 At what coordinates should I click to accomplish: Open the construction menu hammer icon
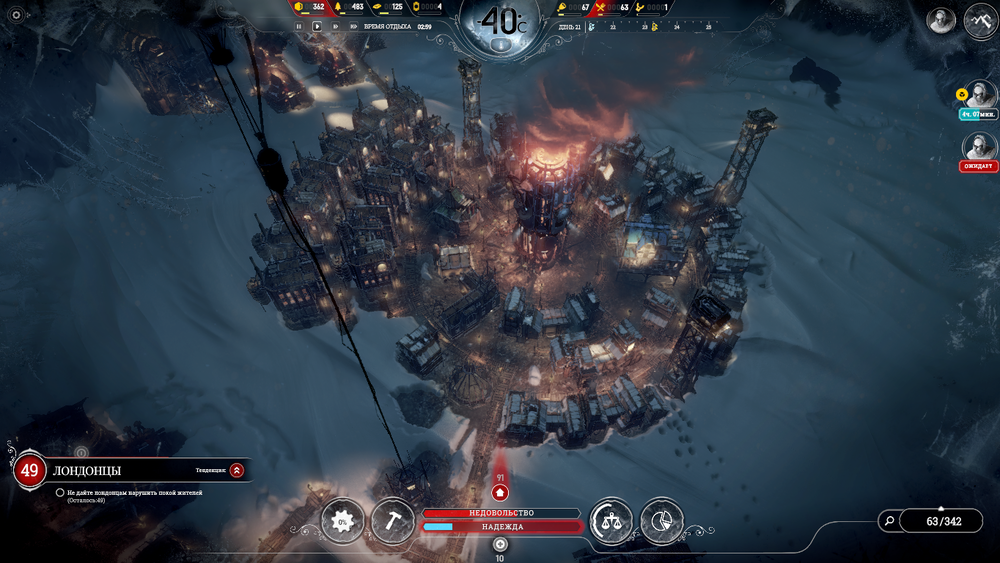[392, 521]
